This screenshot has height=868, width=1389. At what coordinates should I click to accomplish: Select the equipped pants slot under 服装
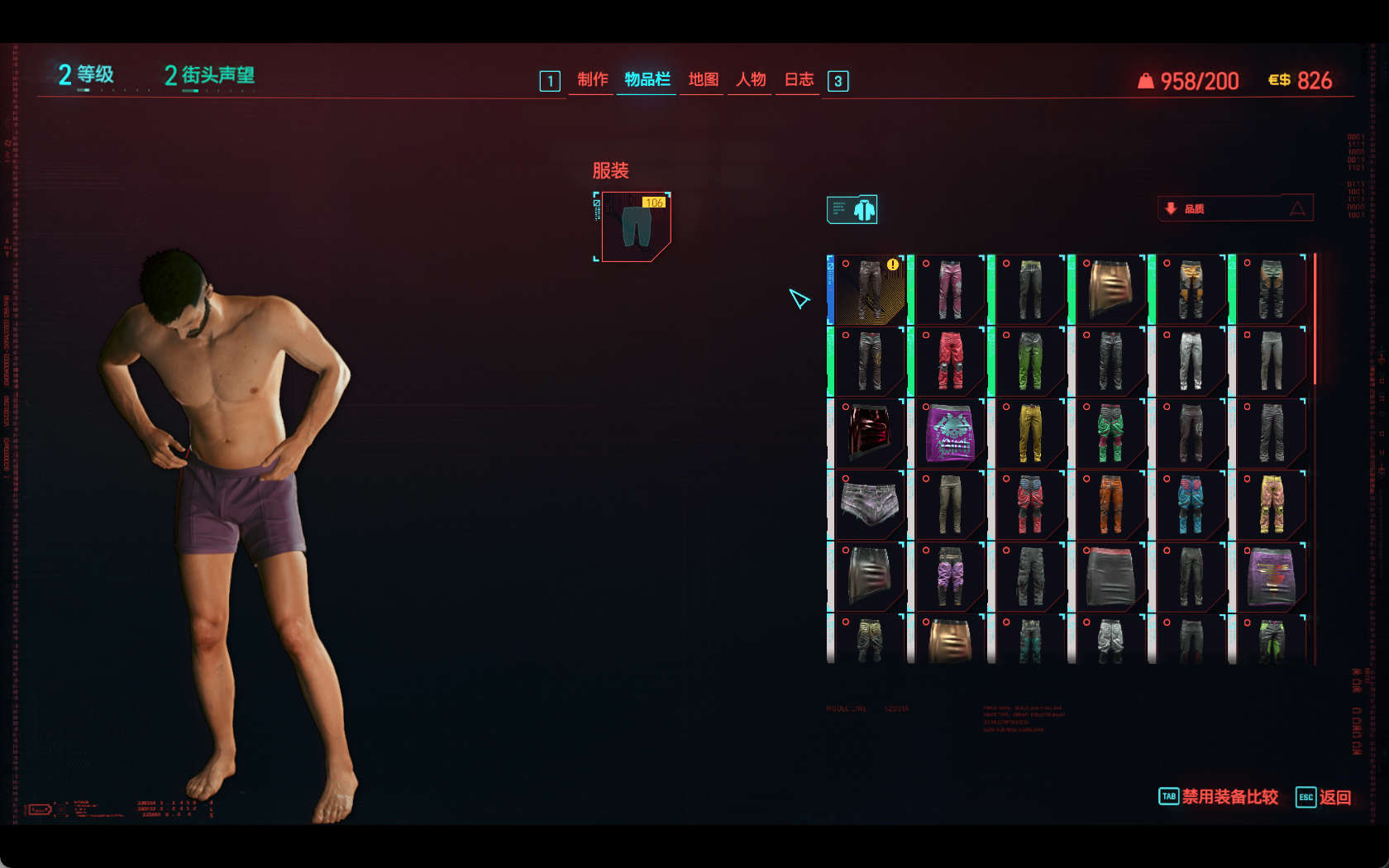pos(635,227)
